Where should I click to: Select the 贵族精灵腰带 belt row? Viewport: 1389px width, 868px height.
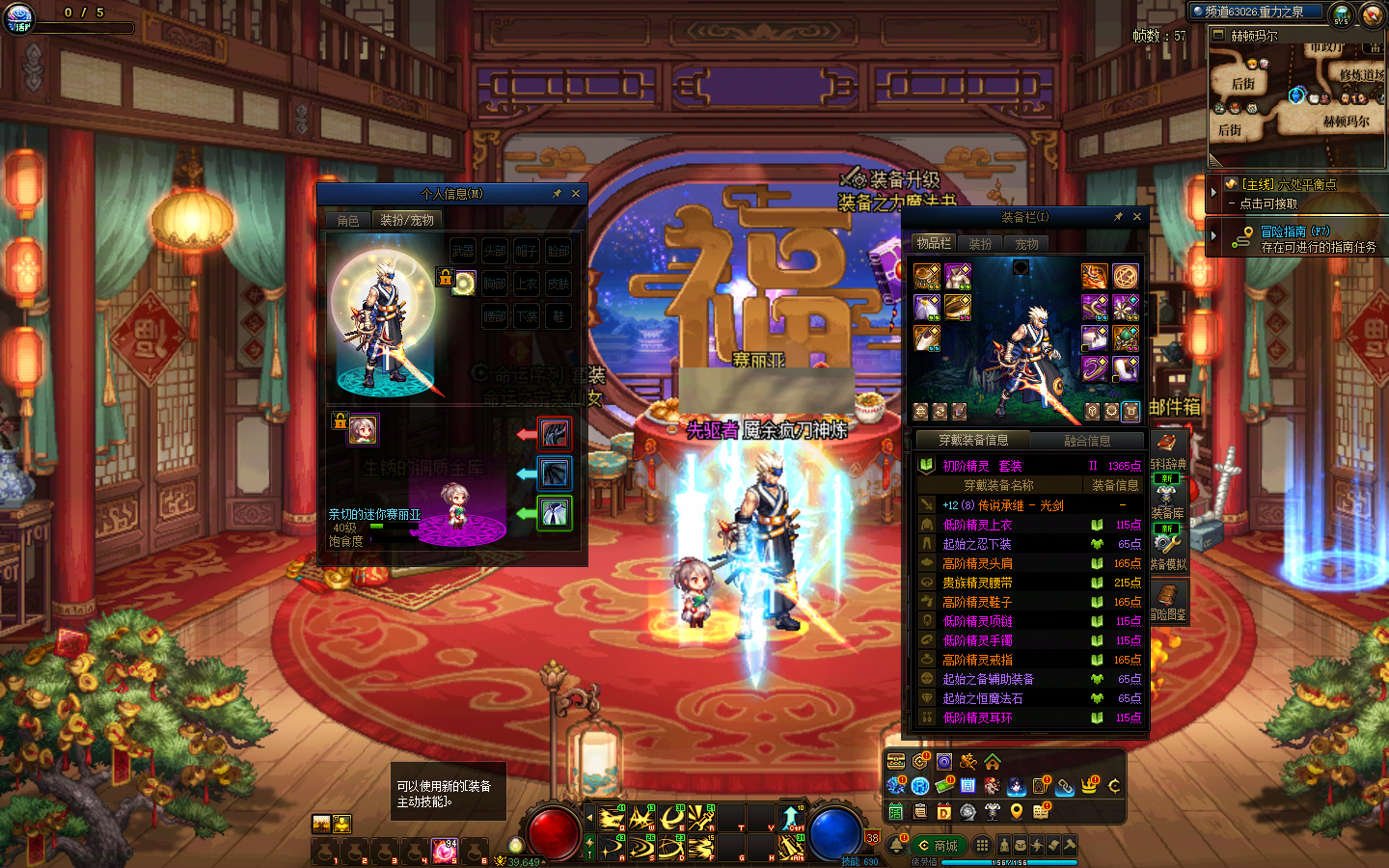[x=978, y=583]
